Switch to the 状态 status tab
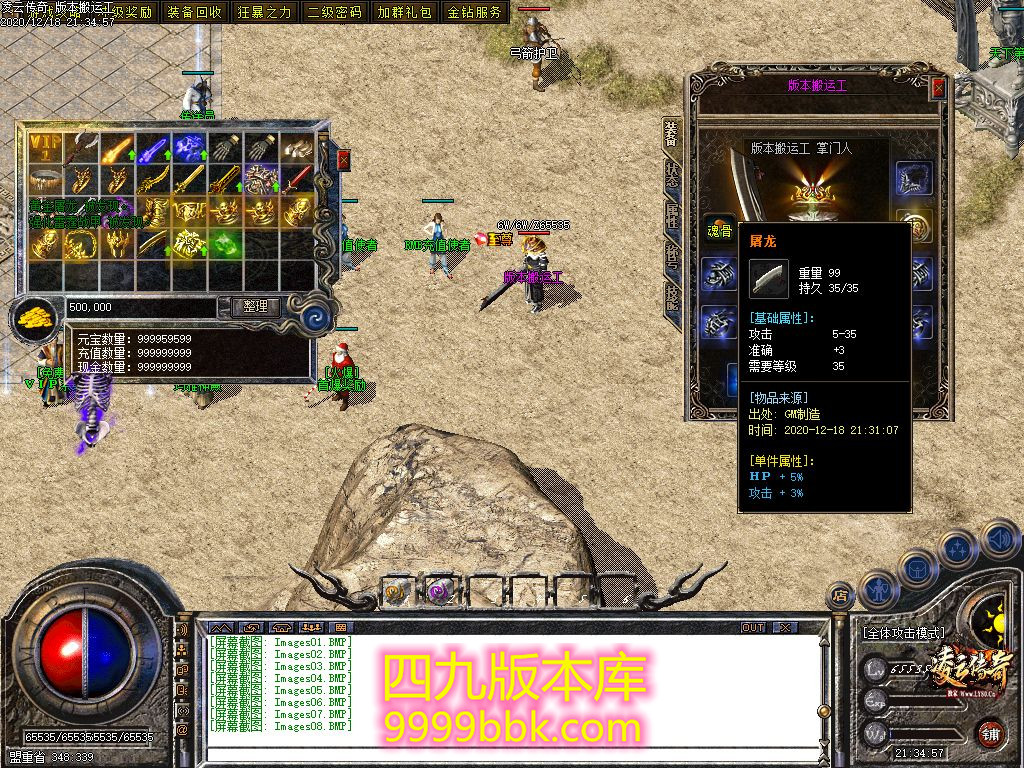Screen dimensions: 1024x768 (x=673, y=176)
